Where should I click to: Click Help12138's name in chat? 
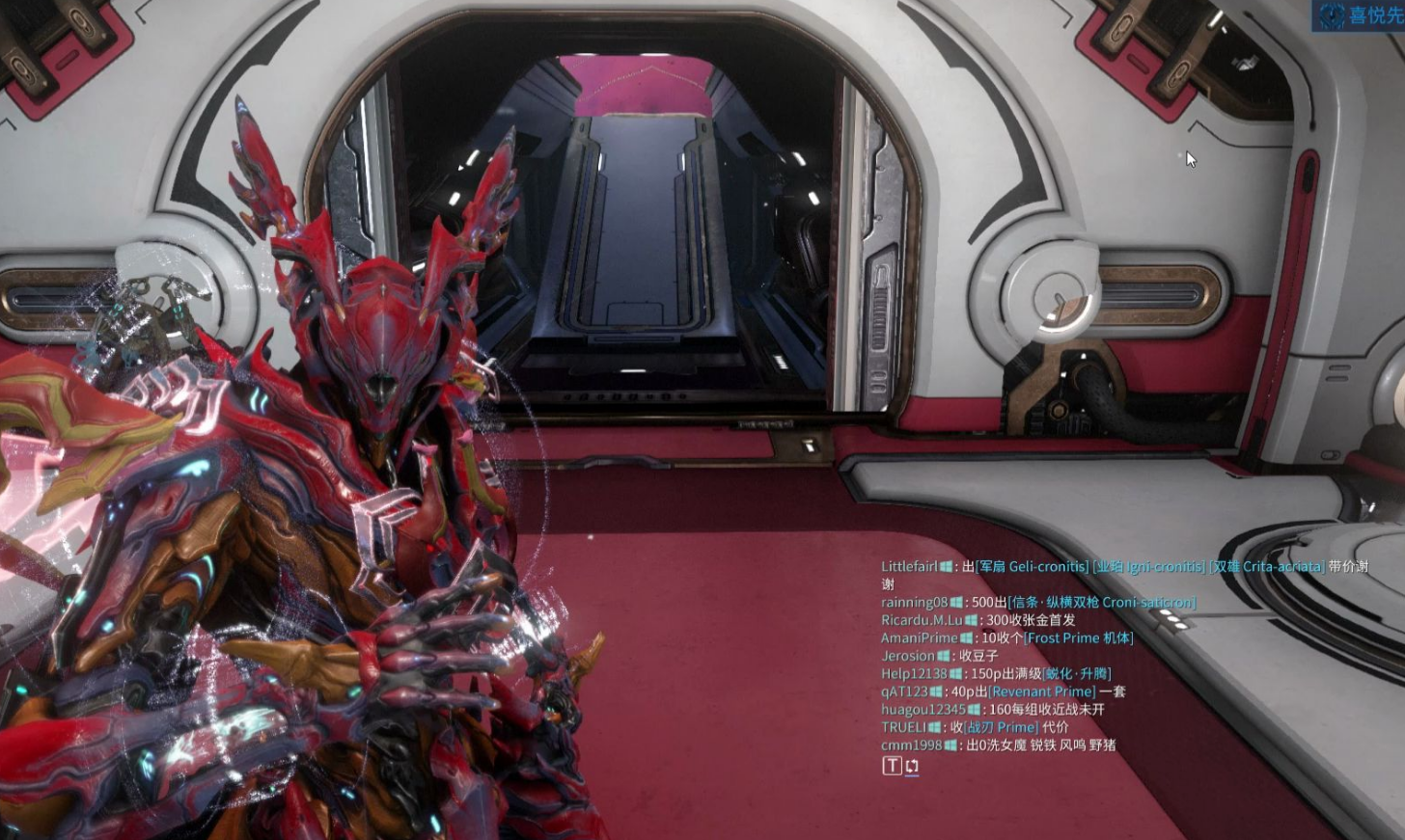(913, 674)
